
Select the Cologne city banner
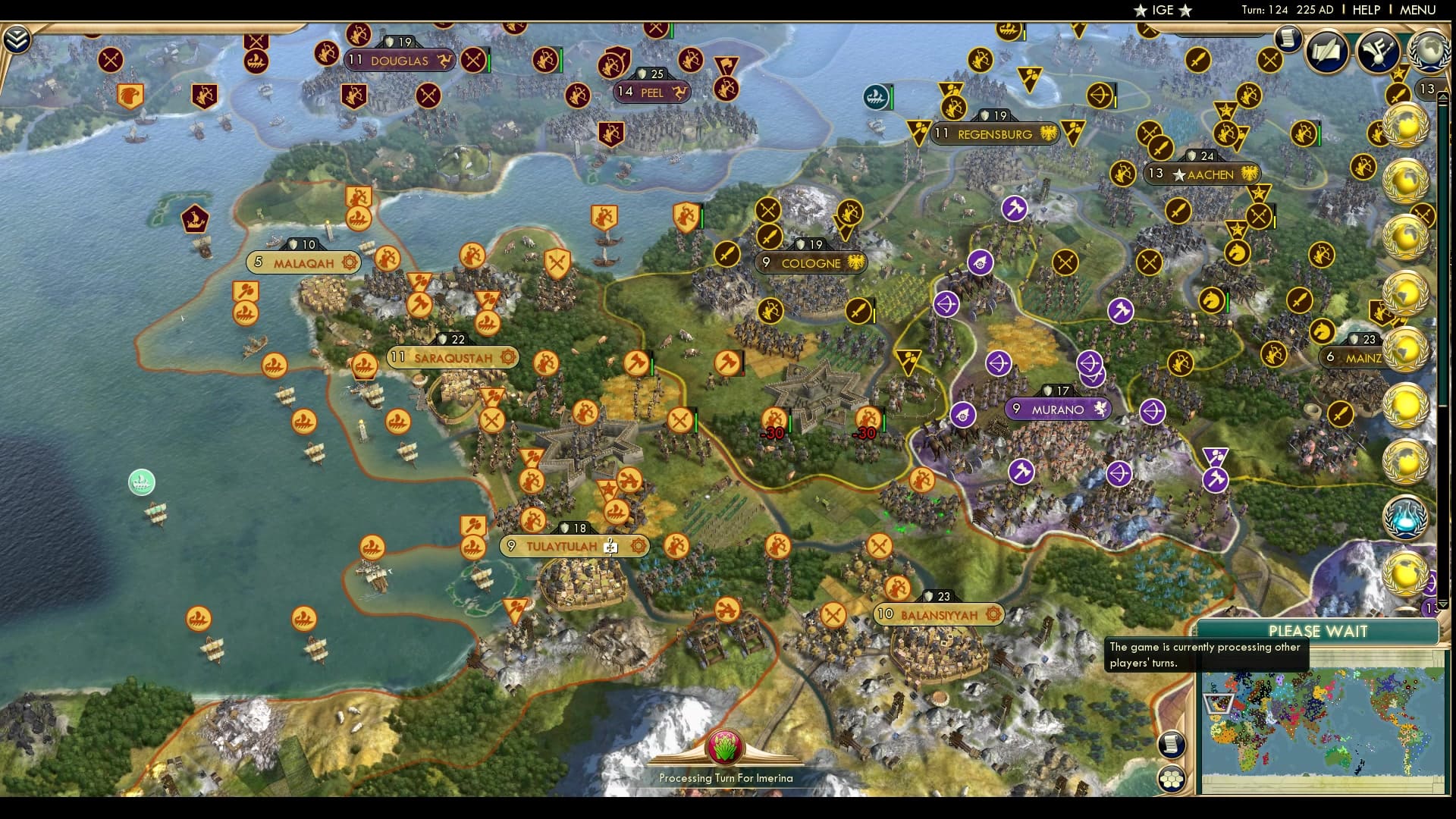pos(809,263)
